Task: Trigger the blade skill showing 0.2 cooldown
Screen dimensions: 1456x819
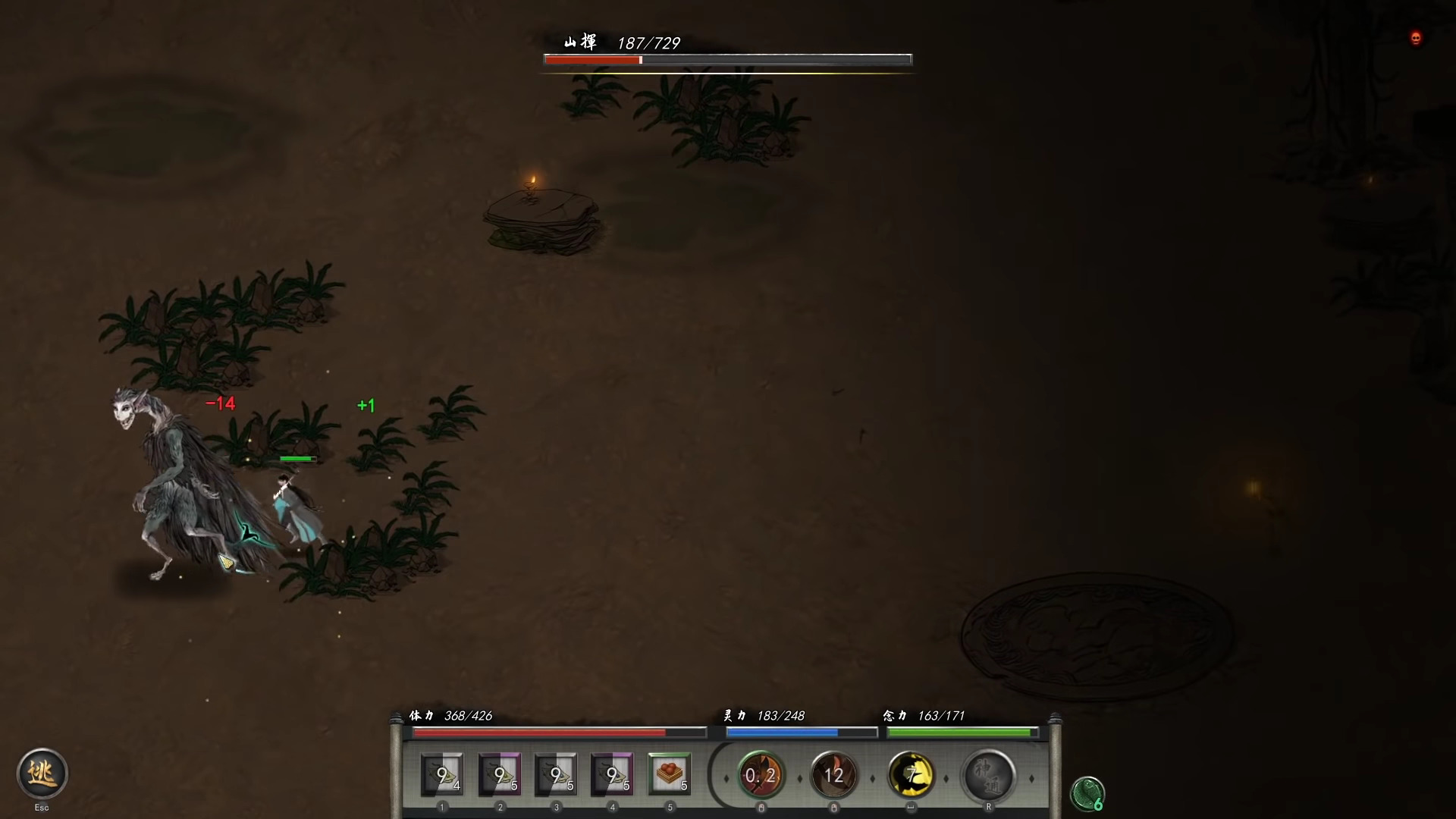Action: pyautogui.click(x=761, y=776)
